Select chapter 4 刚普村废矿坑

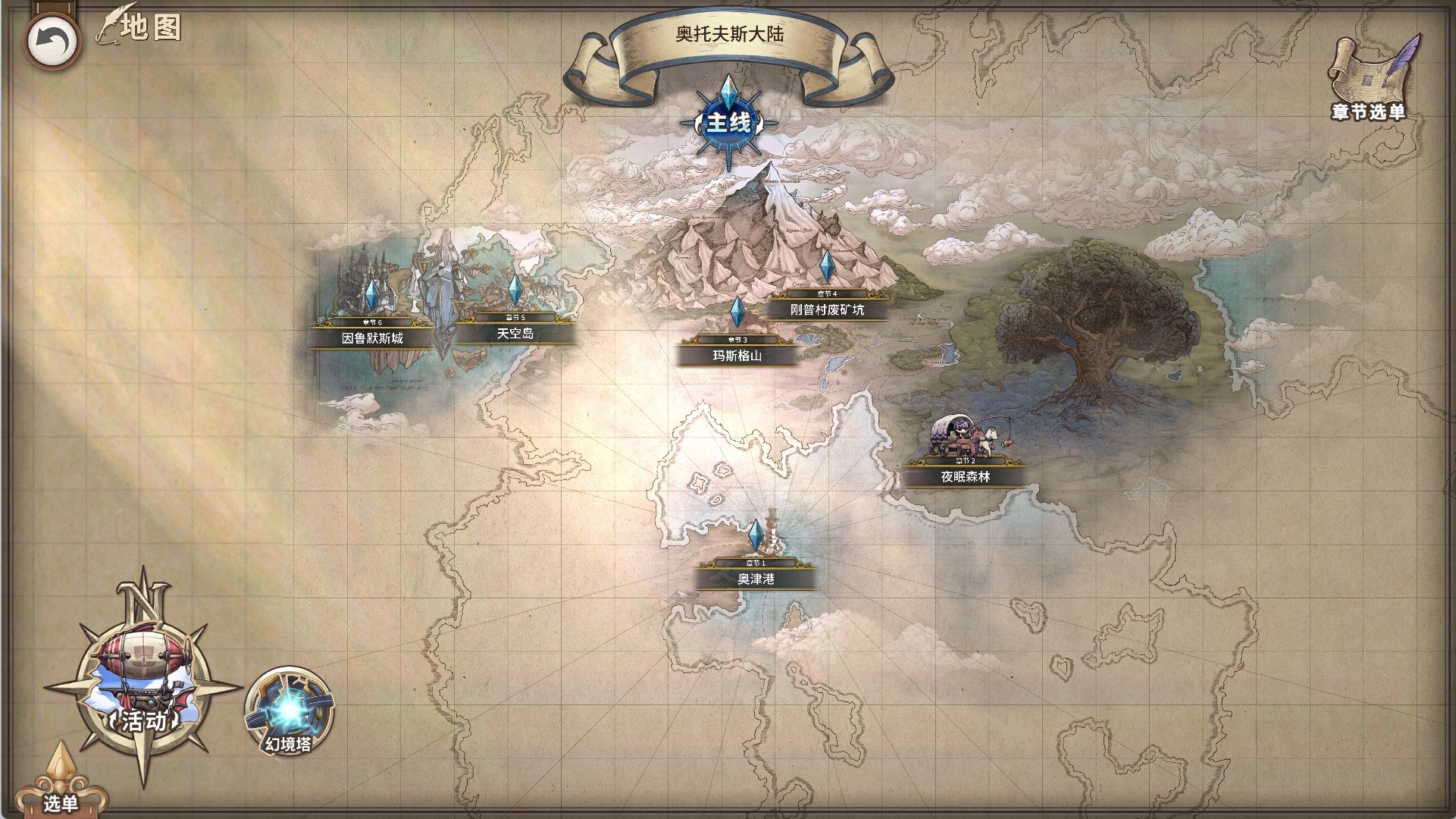click(x=827, y=309)
